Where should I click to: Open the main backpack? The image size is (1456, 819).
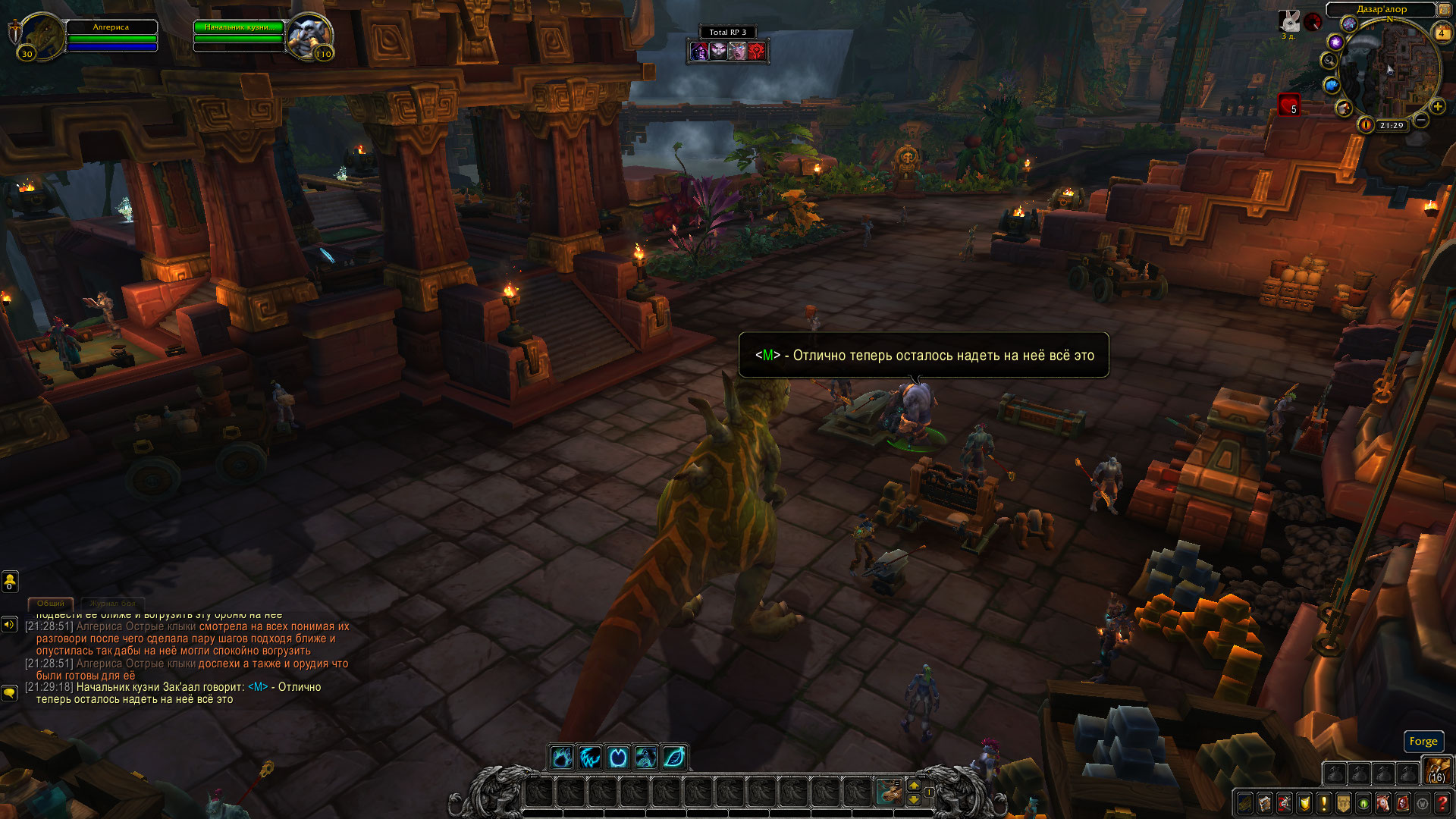[1436, 772]
